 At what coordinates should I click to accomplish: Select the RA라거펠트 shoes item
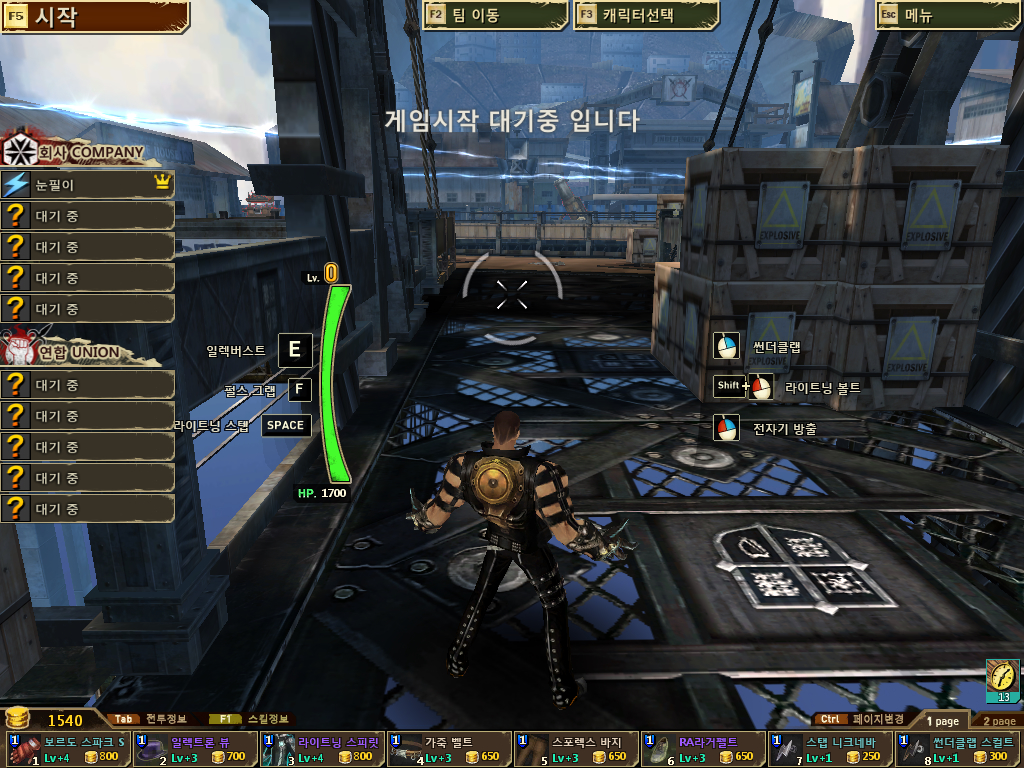point(703,749)
